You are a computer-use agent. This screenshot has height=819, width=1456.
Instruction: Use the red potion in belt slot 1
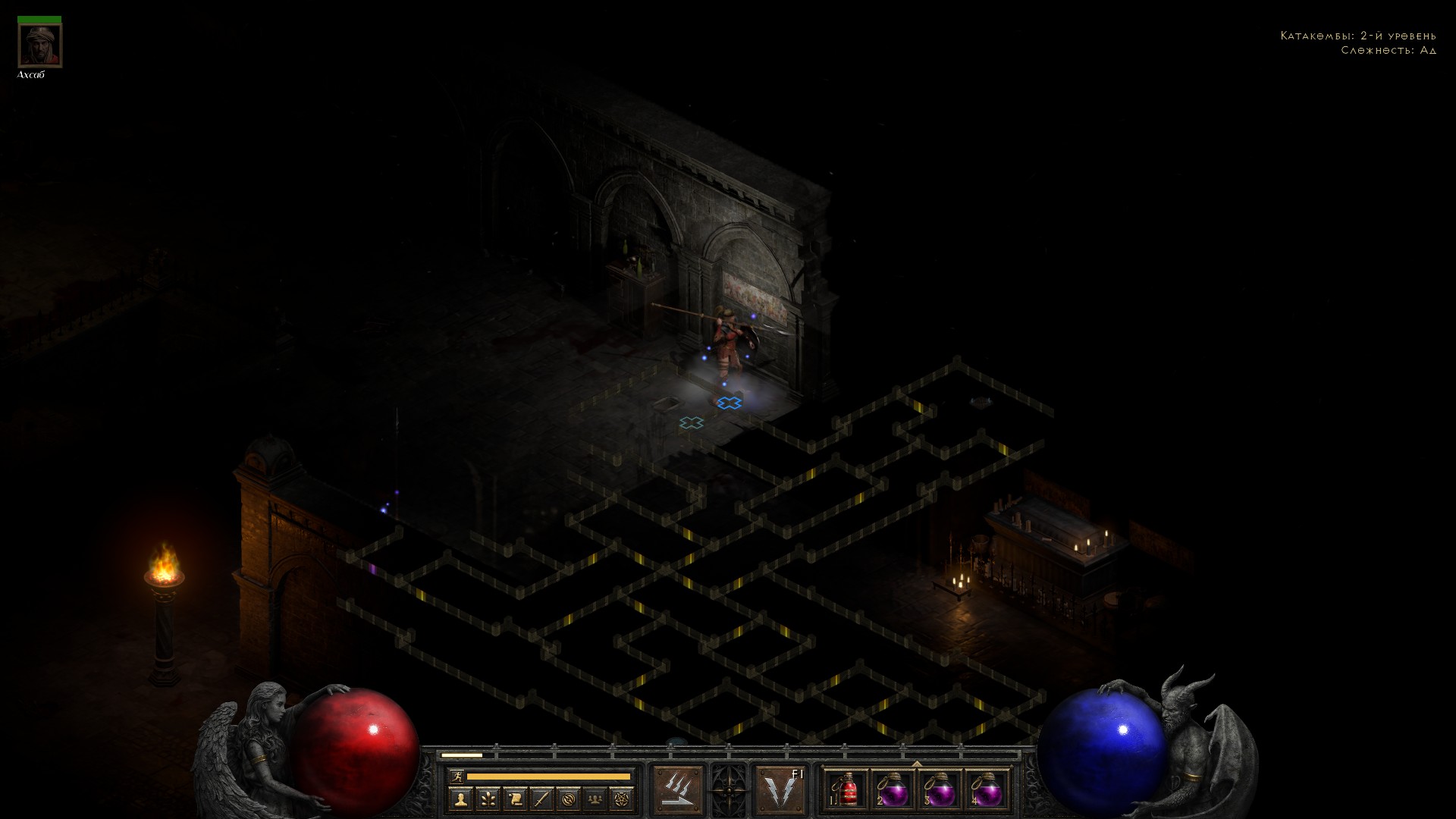pyautogui.click(x=846, y=789)
